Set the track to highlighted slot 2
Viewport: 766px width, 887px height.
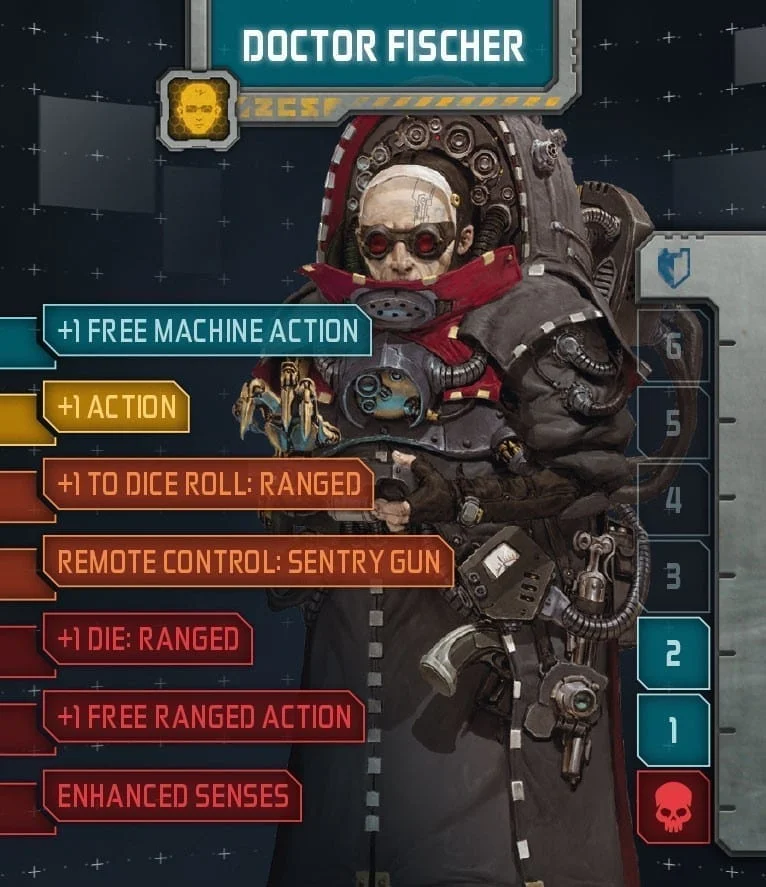click(673, 653)
